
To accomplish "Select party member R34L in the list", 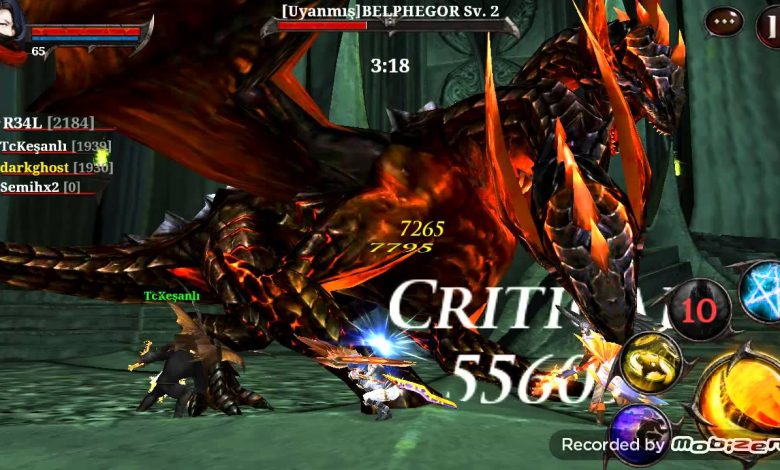I will click(x=48, y=123).
